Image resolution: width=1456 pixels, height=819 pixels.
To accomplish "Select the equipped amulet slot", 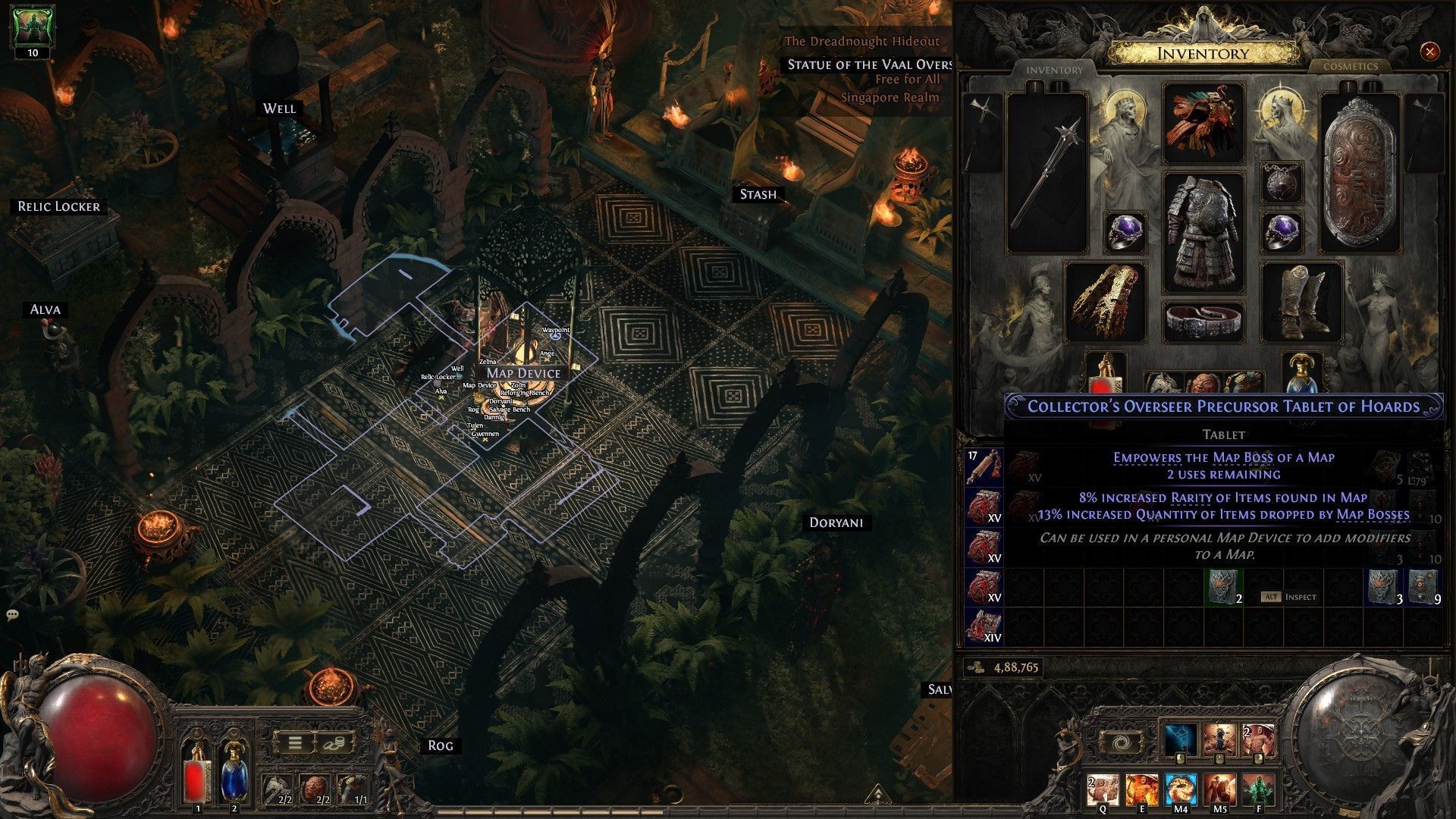I will pos(1281,183).
